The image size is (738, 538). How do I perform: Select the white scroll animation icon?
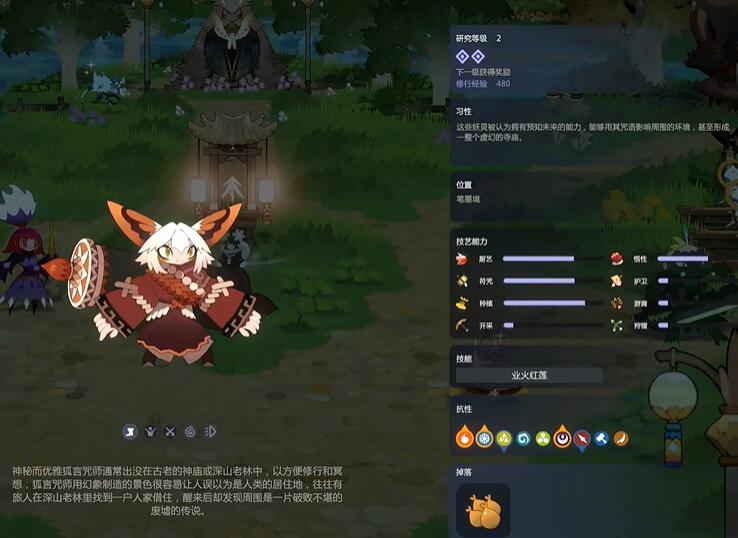click(x=130, y=432)
